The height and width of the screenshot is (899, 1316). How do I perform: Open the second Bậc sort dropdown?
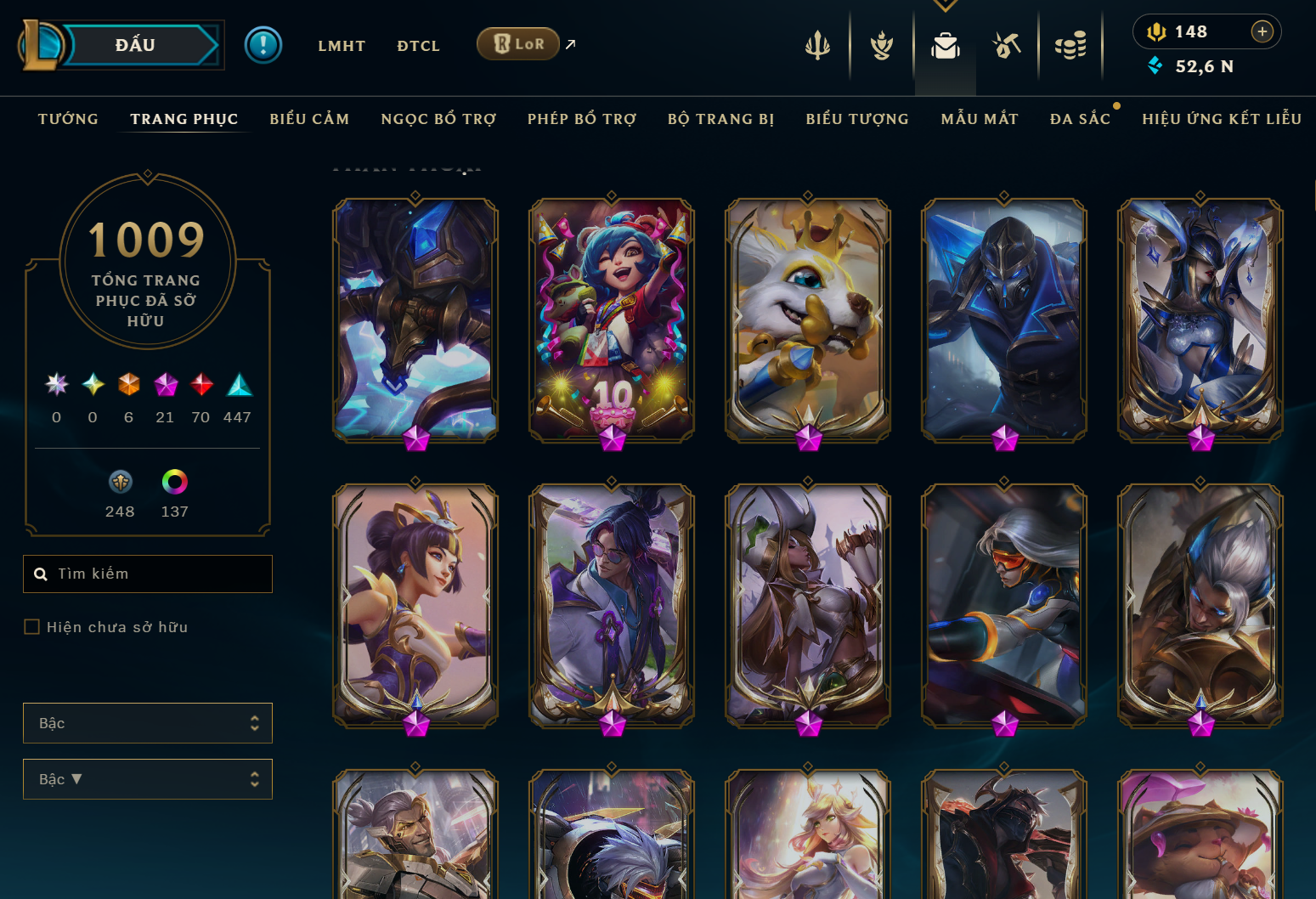[x=147, y=778]
